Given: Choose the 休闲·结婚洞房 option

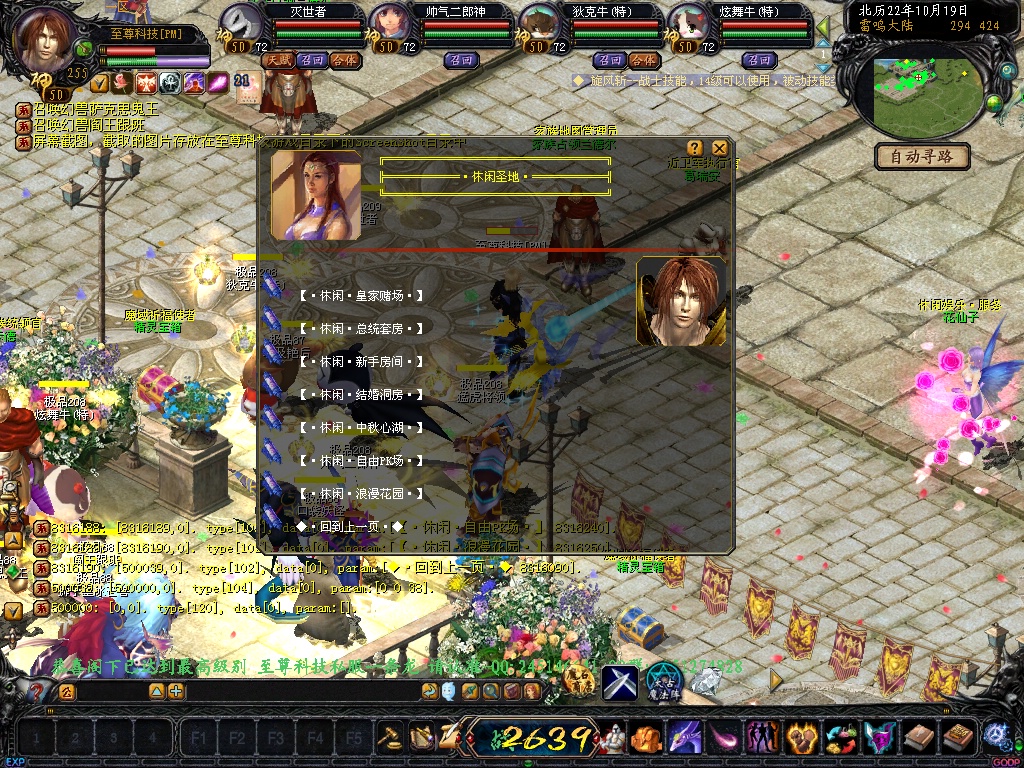Looking at the screenshot, I should 360,396.
